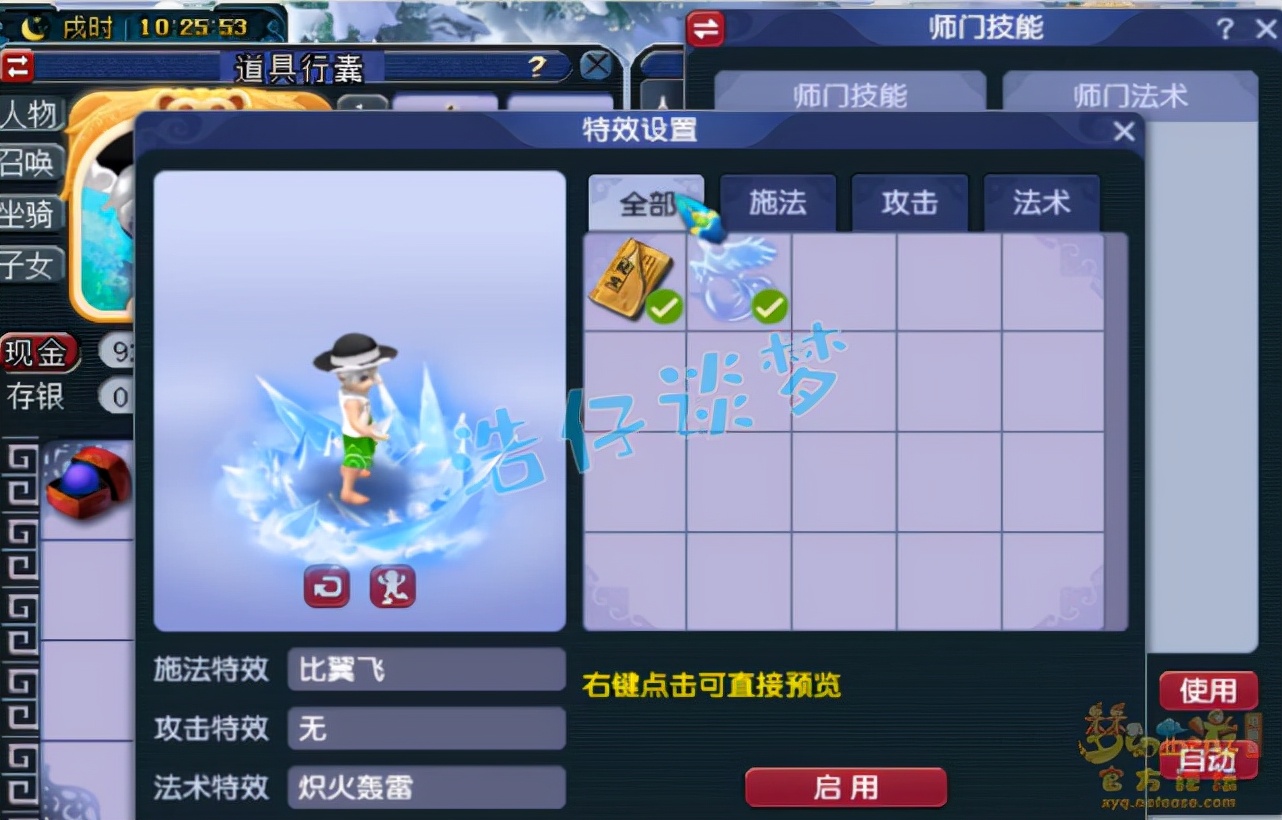Click the 使用 button

click(1208, 690)
